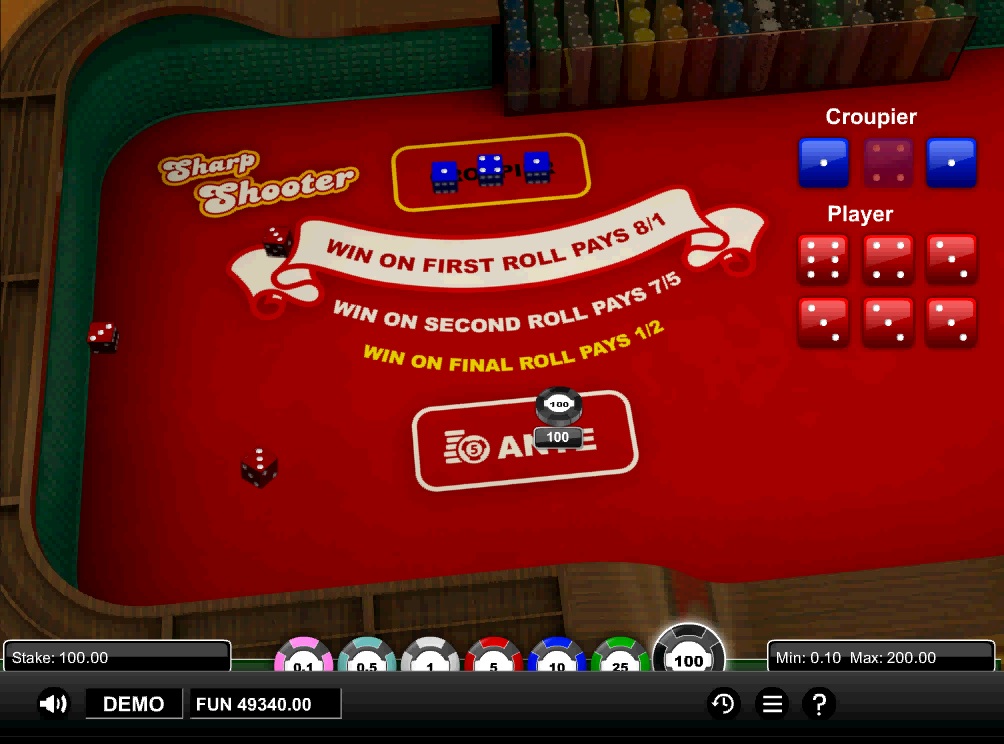Show help with the question mark
This screenshot has height=744, width=1004.
(819, 704)
